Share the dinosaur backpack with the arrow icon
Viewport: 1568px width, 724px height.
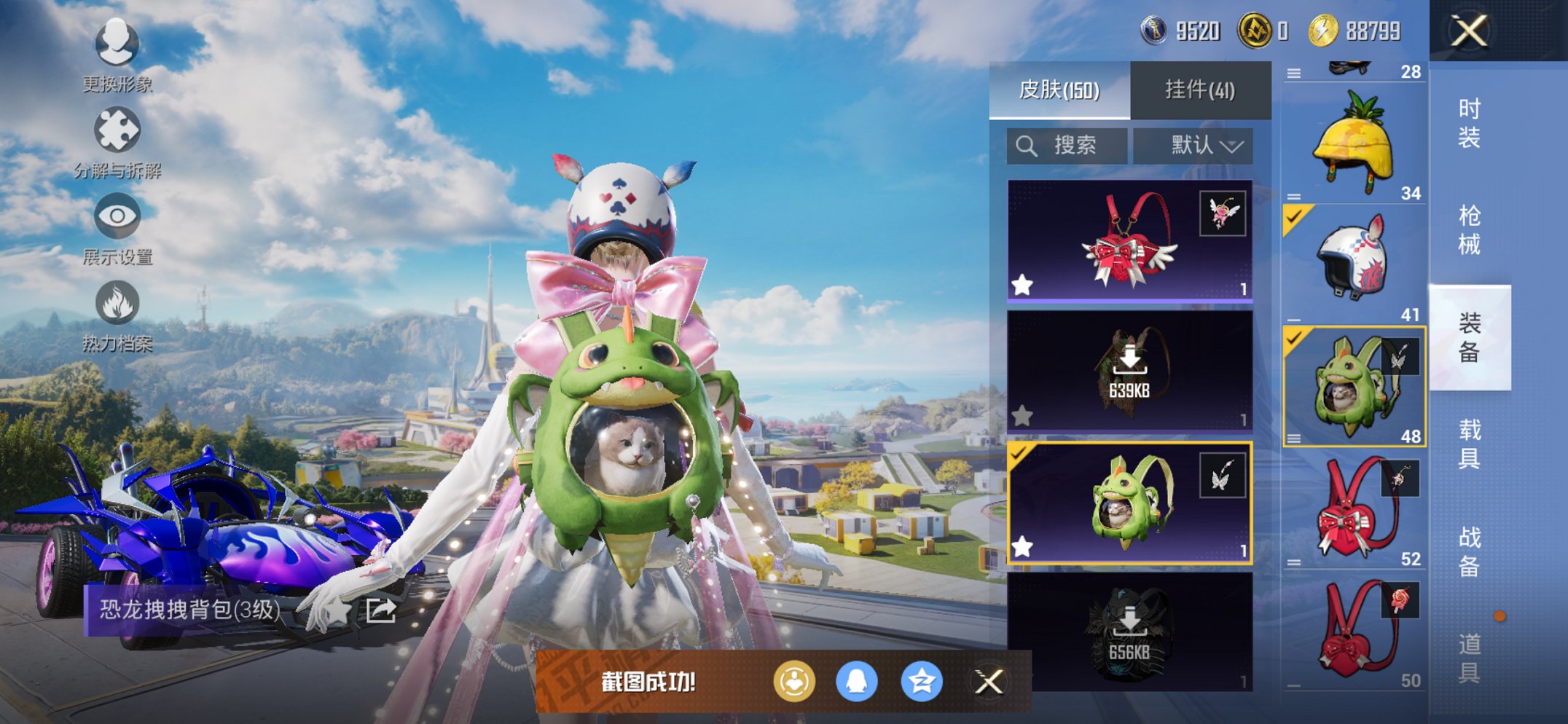380,610
